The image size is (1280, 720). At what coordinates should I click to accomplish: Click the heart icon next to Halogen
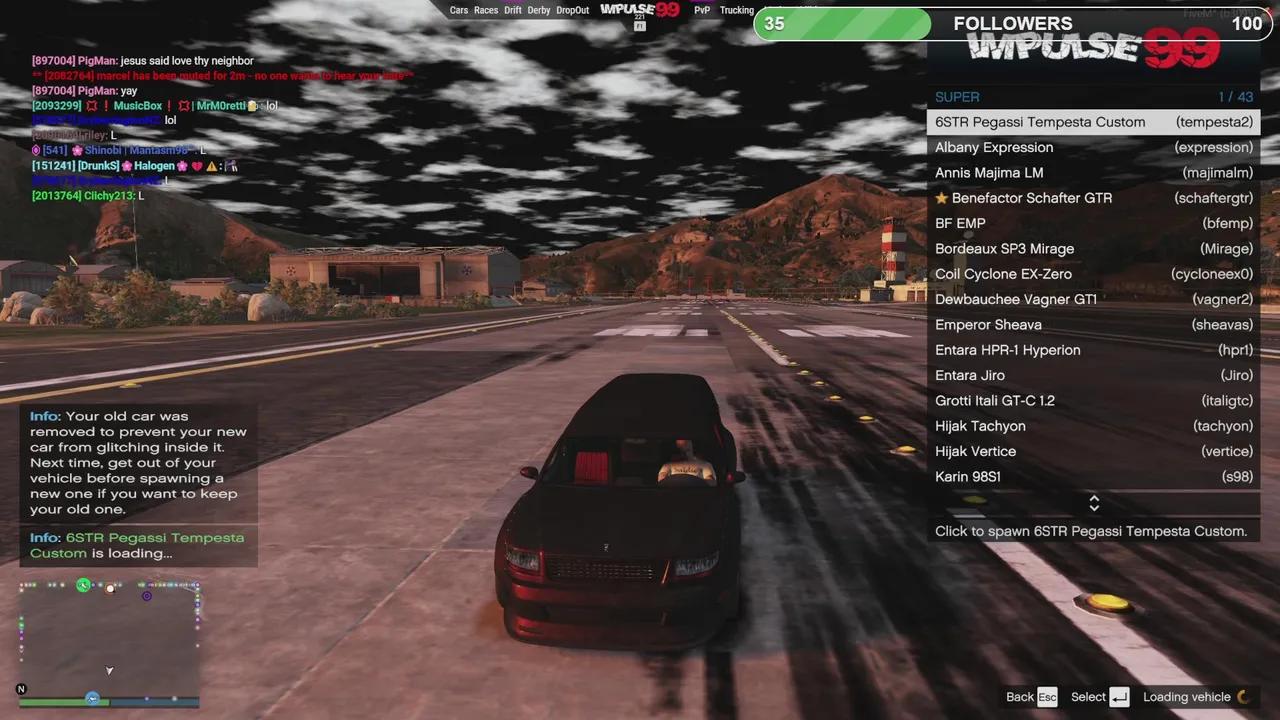196,166
